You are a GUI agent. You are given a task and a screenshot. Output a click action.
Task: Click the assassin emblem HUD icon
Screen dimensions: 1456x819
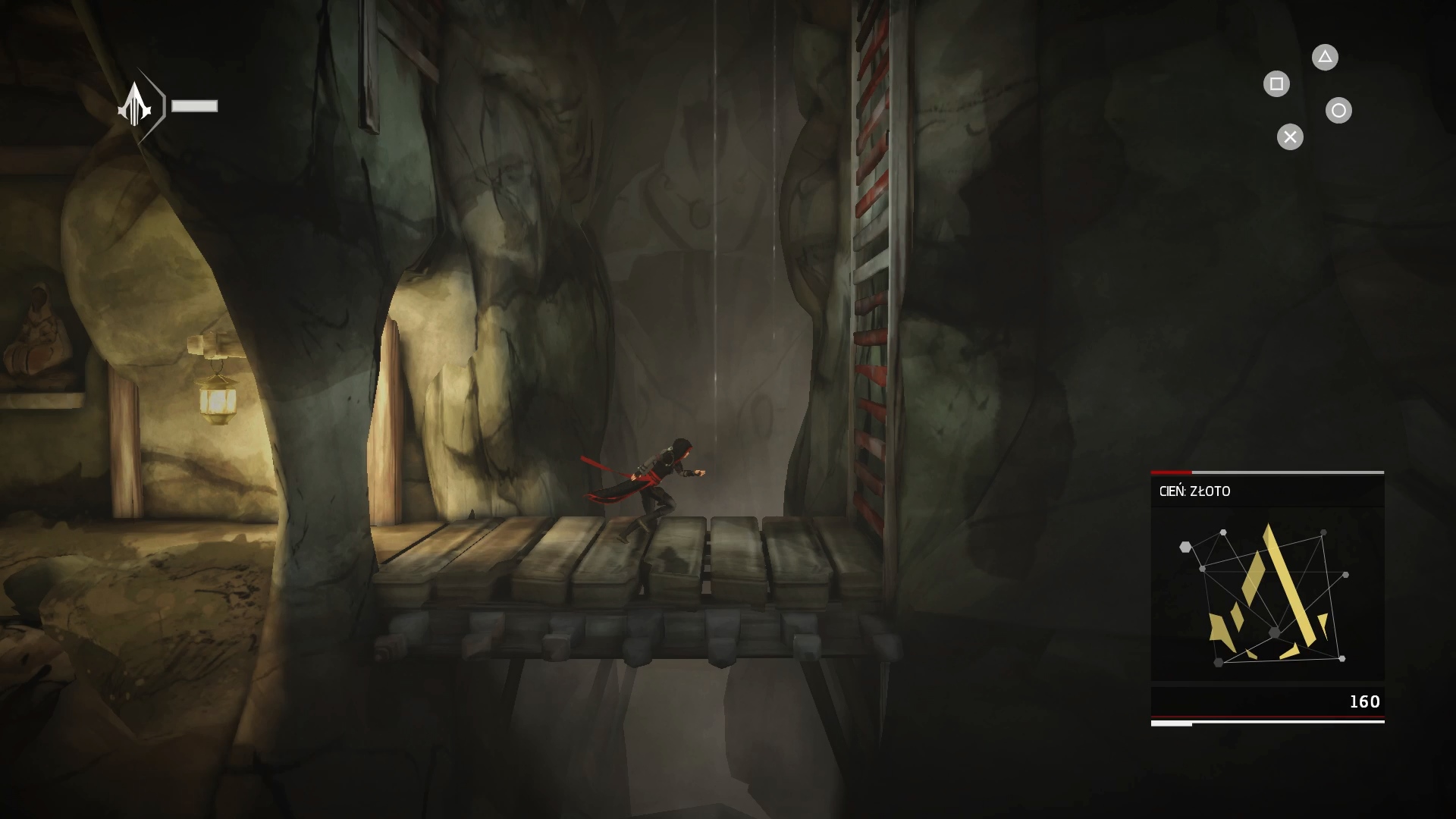point(136,105)
